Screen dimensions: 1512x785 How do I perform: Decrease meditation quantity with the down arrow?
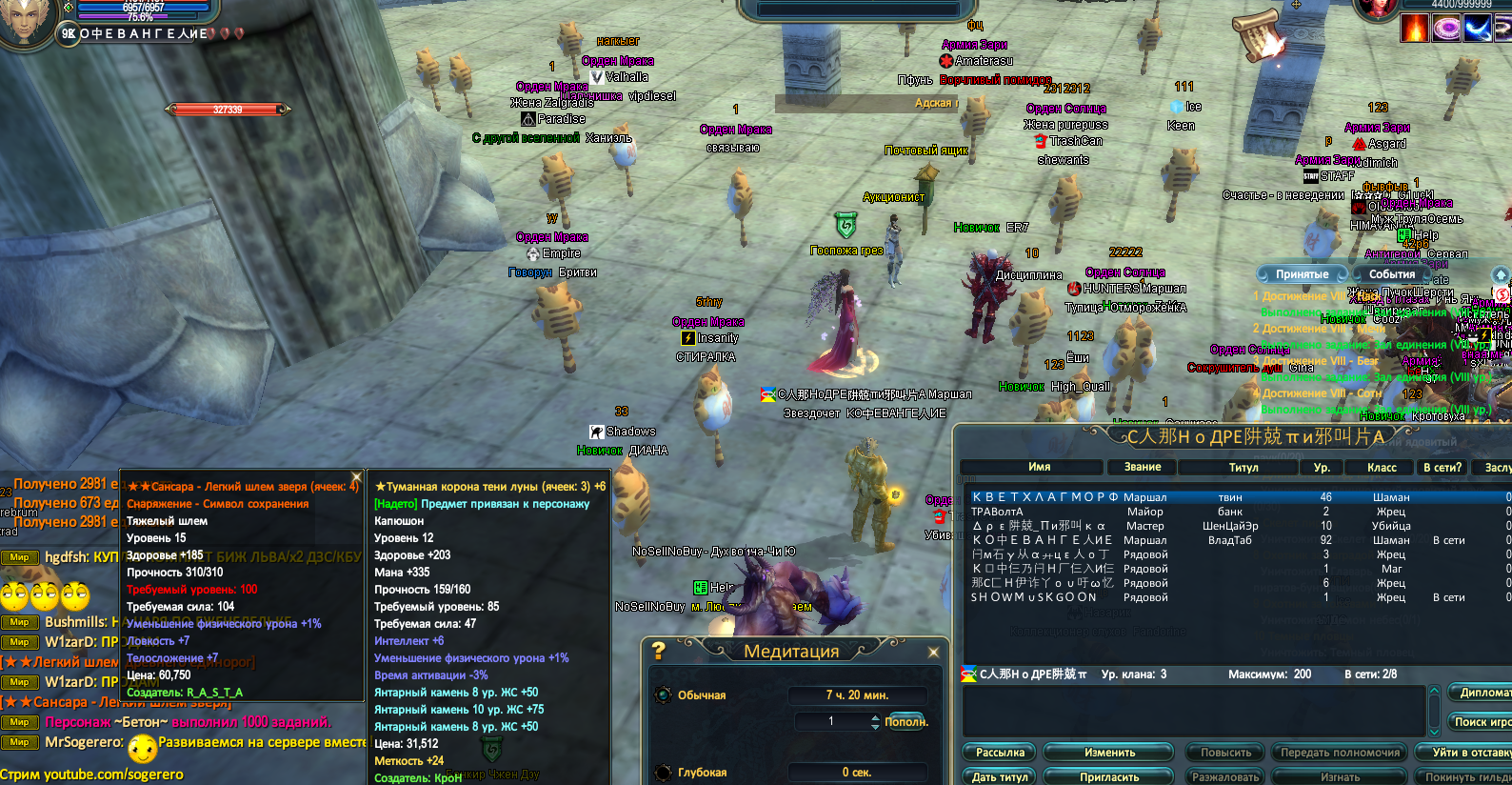pyautogui.click(x=876, y=728)
